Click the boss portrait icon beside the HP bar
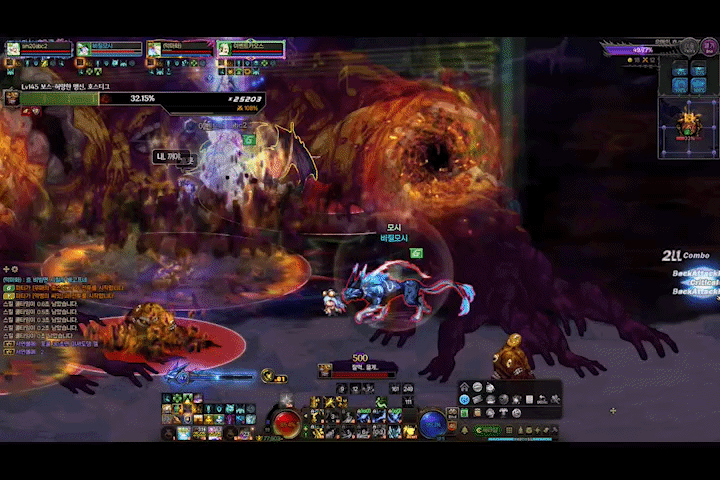 click(x=10, y=97)
